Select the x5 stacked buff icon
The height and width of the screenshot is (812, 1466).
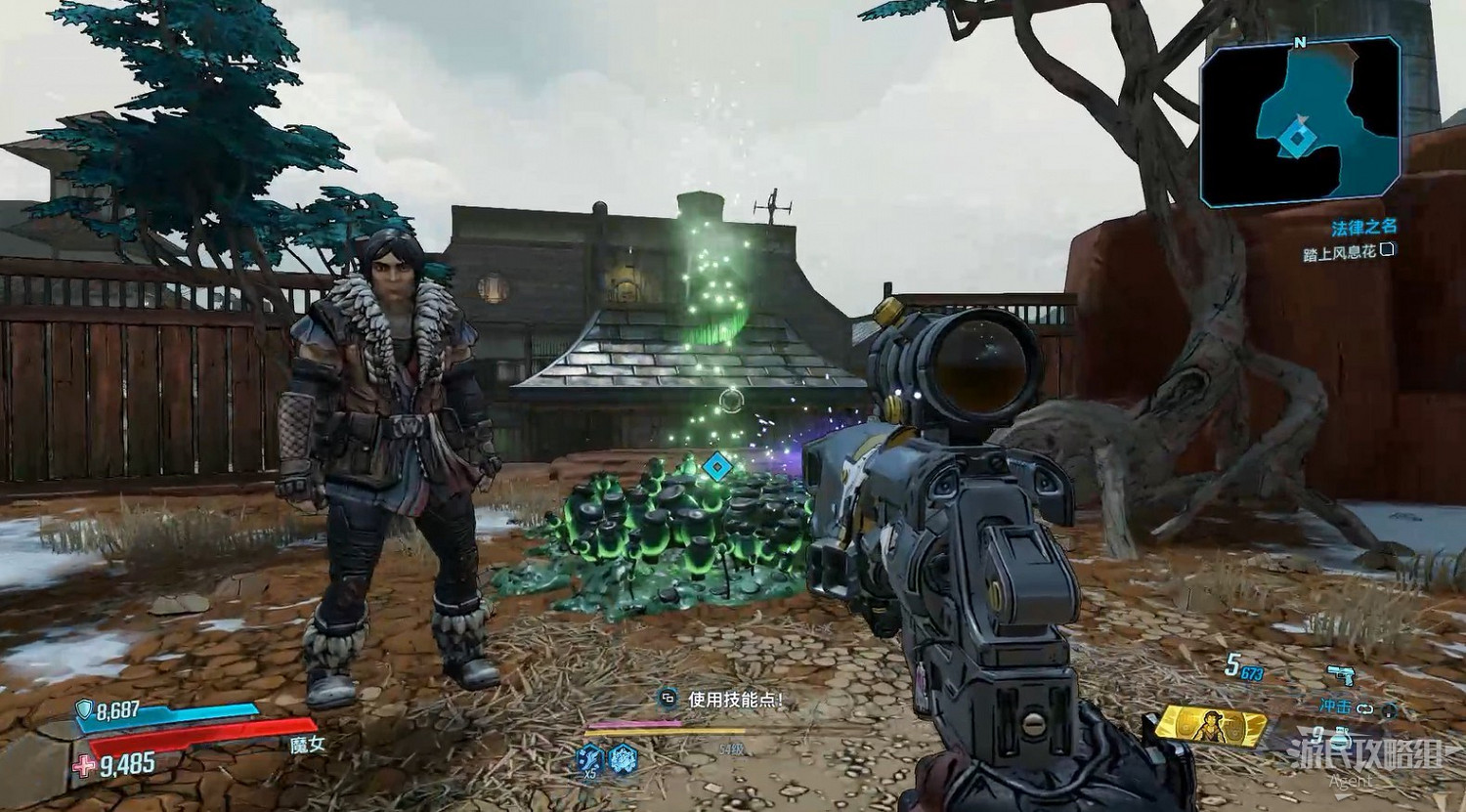click(589, 757)
